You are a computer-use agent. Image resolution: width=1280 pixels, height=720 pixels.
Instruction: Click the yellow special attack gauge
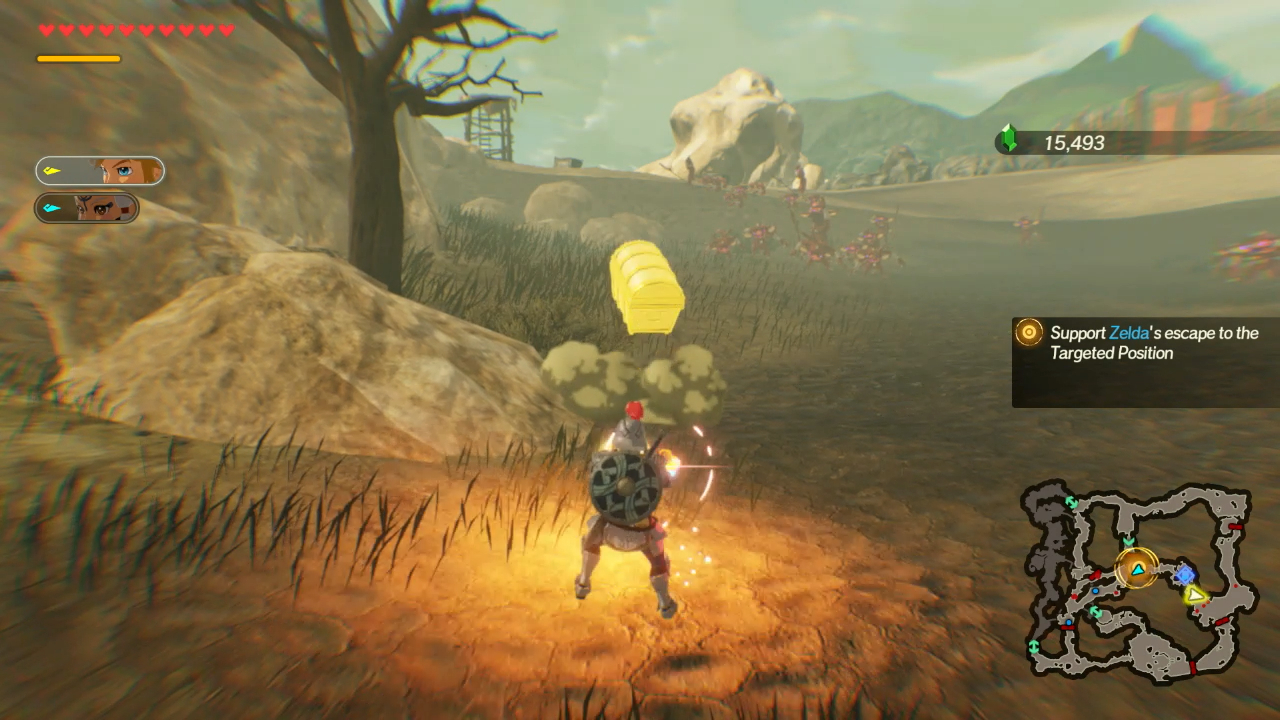pyautogui.click(x=79, y=58)
